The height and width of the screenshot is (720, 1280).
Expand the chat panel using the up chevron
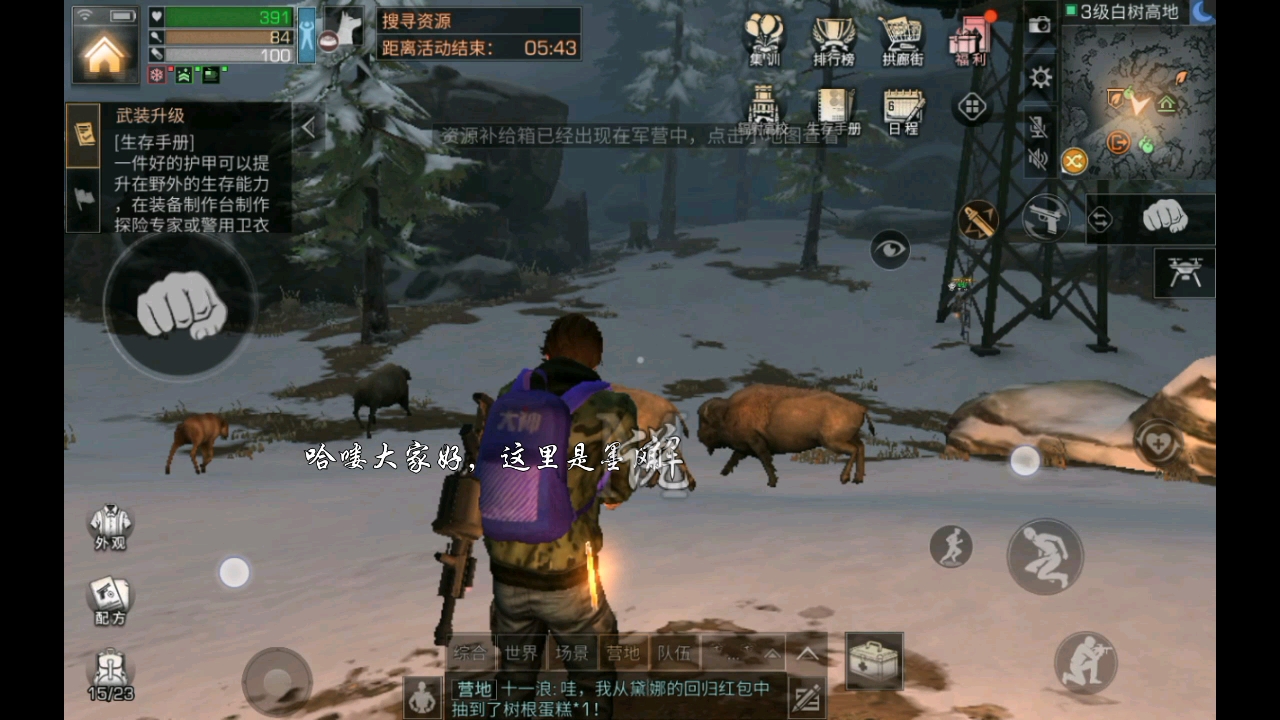coord(805,654)
